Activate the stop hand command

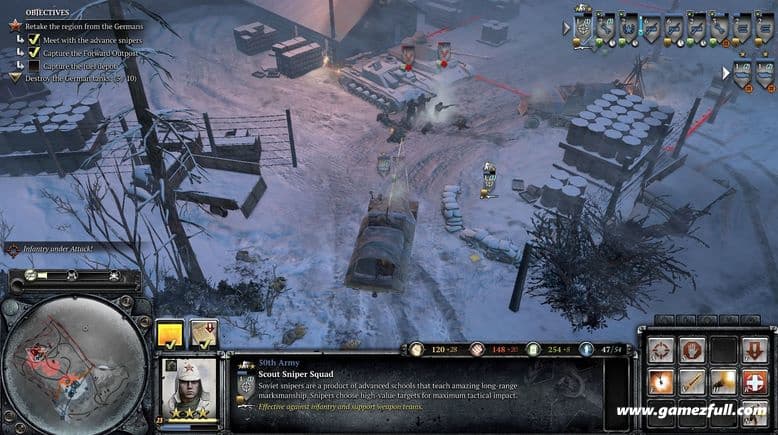coord(691,350)
